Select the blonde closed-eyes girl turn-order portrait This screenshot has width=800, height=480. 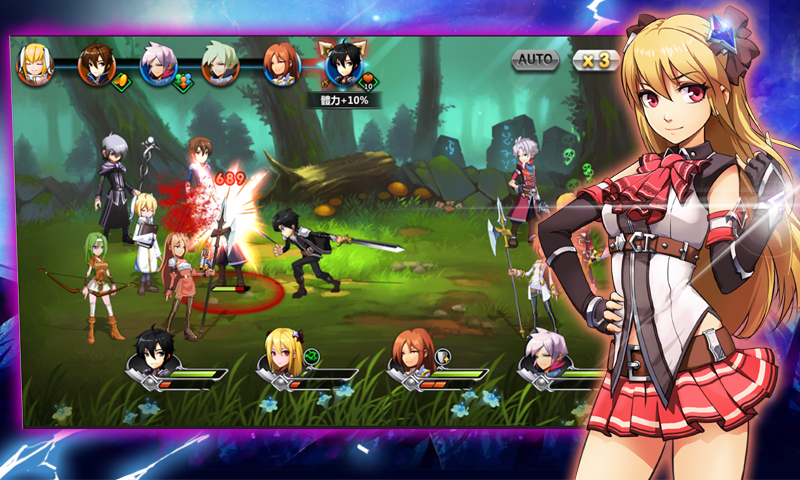36,66
